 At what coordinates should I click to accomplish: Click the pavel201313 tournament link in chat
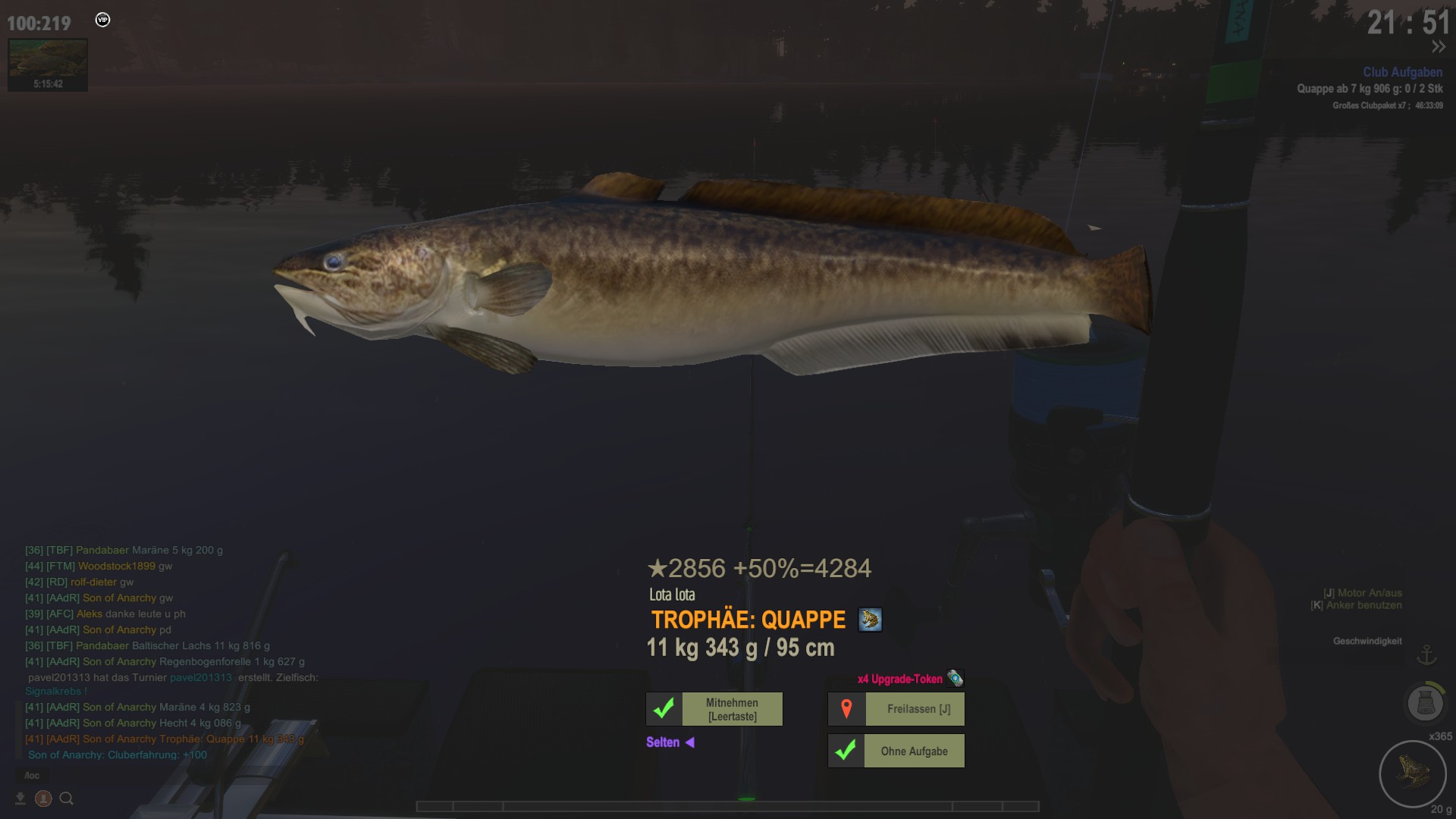pyautogui.click(x=201, y=677)
